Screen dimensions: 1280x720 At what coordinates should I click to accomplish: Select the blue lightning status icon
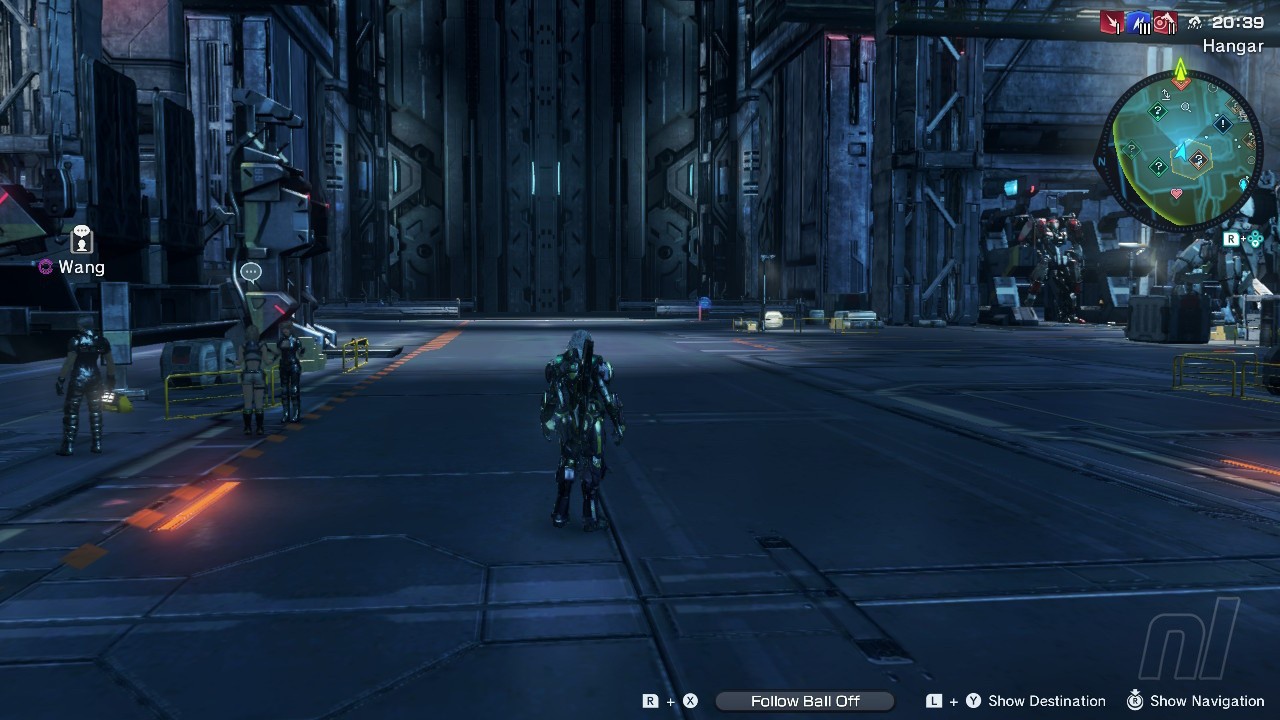(1139, 22)
